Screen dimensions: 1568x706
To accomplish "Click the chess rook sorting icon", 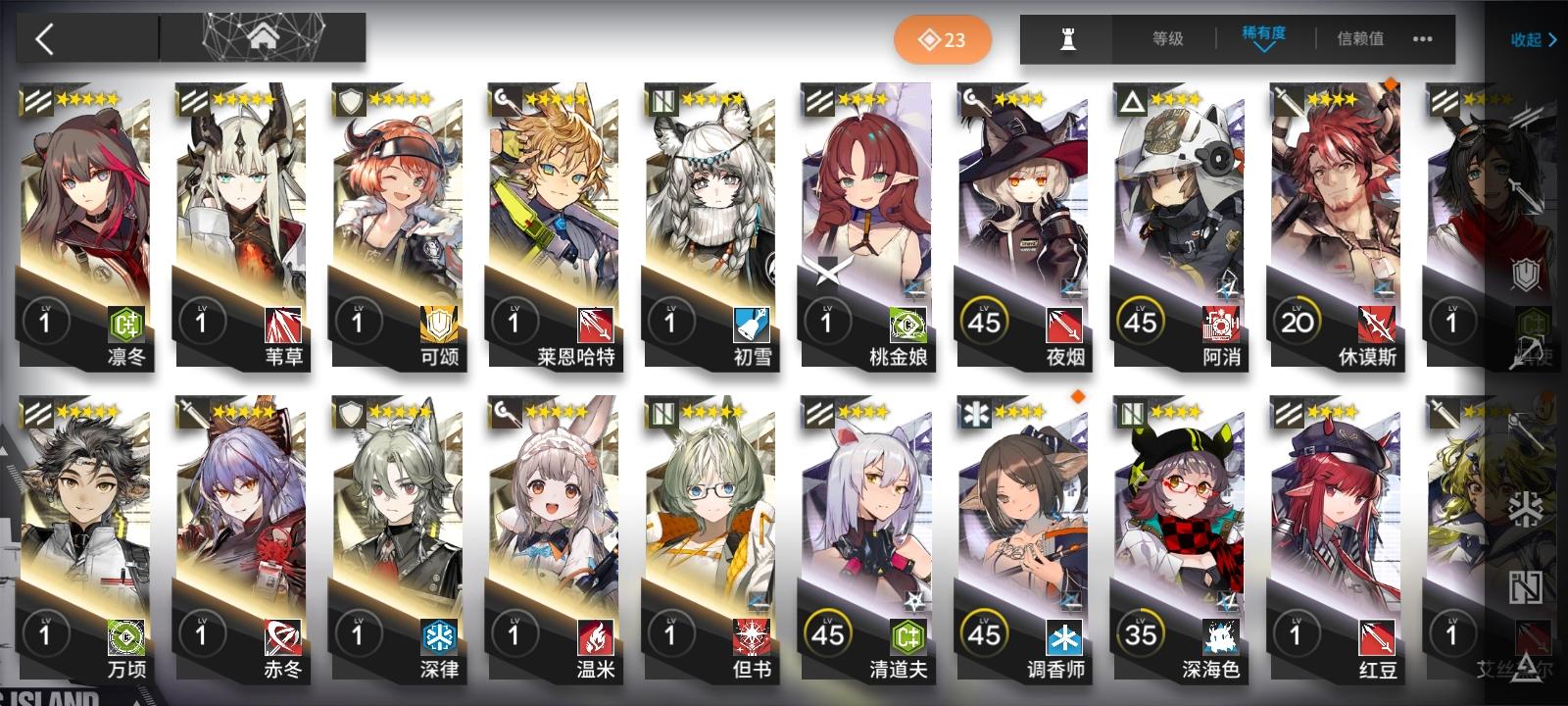I will [1066, 39].
